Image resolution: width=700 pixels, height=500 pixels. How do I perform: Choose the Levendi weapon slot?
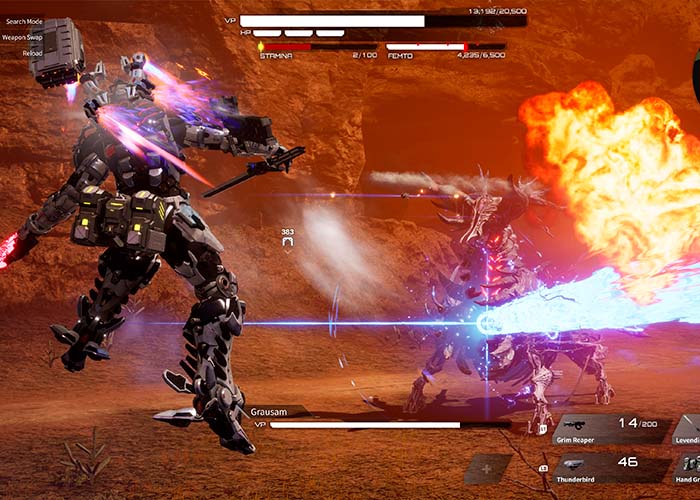687,428
